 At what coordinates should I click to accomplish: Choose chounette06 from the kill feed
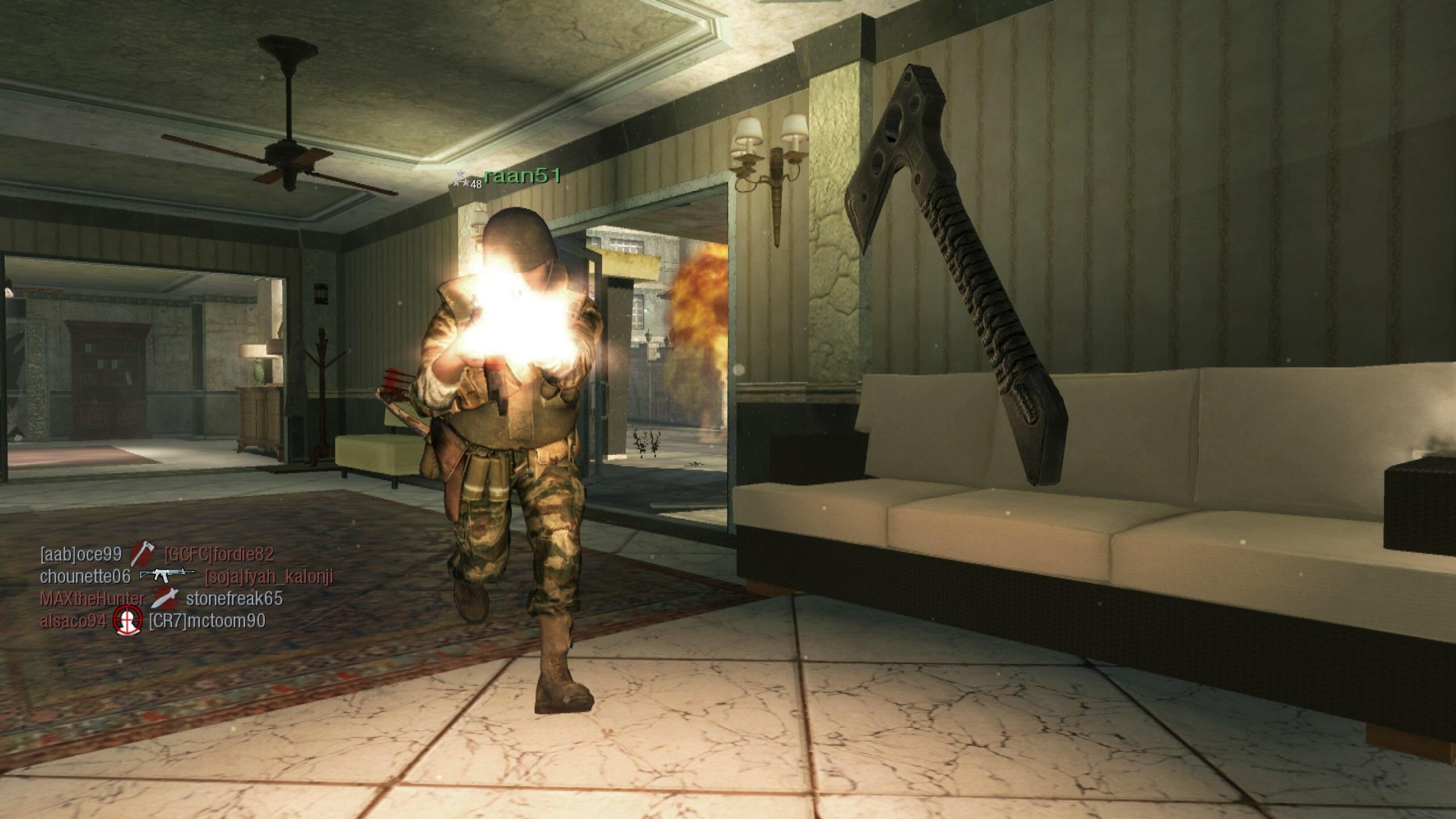click(x=85, y=576)
